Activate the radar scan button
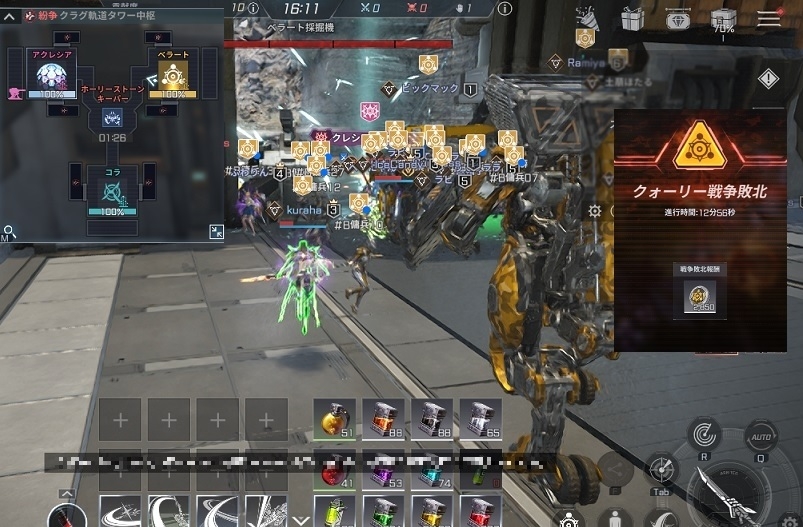The image size is (803, 527). click(706, 434)
